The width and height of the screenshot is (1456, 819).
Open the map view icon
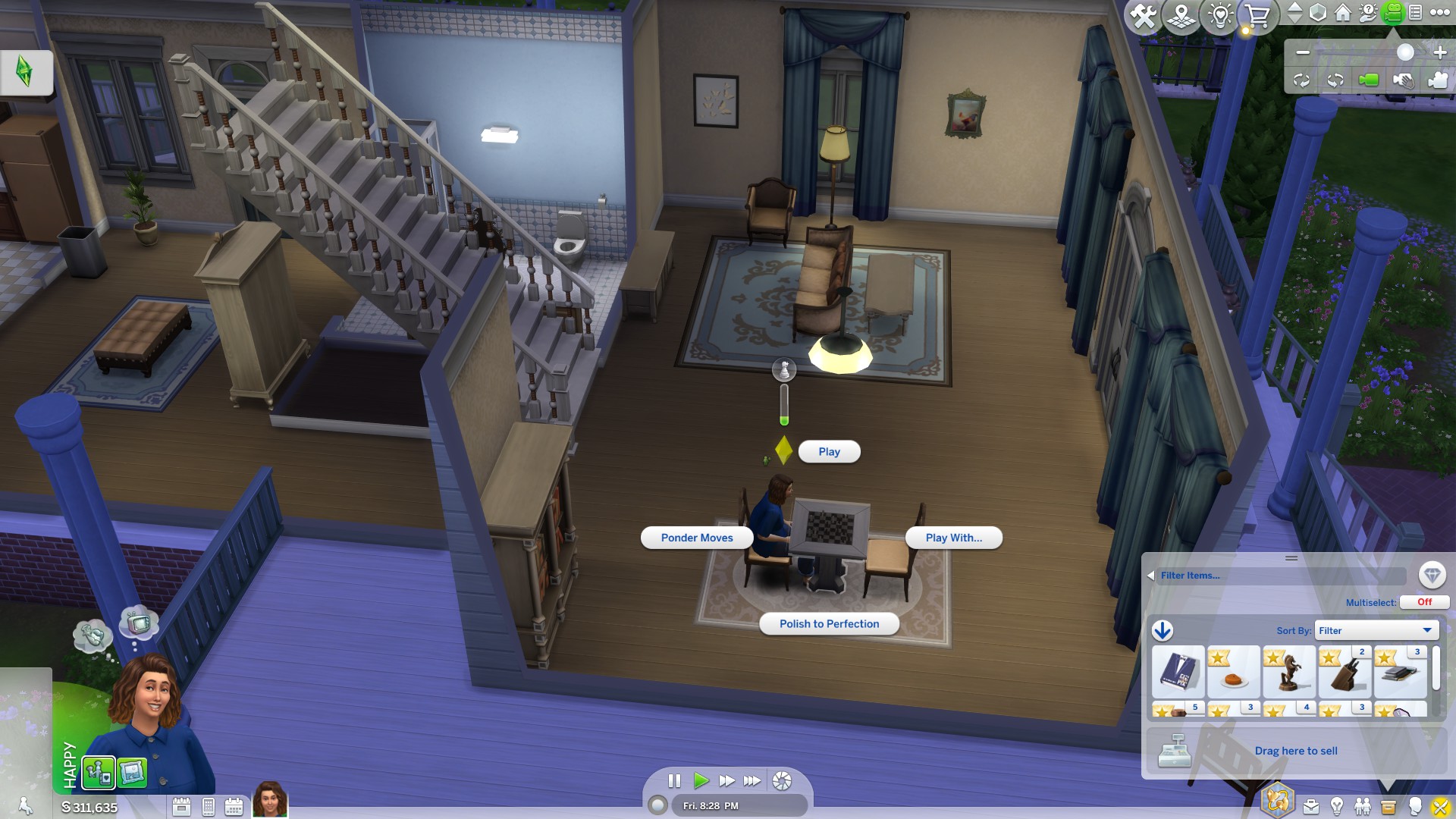[x=1181, y=14]
